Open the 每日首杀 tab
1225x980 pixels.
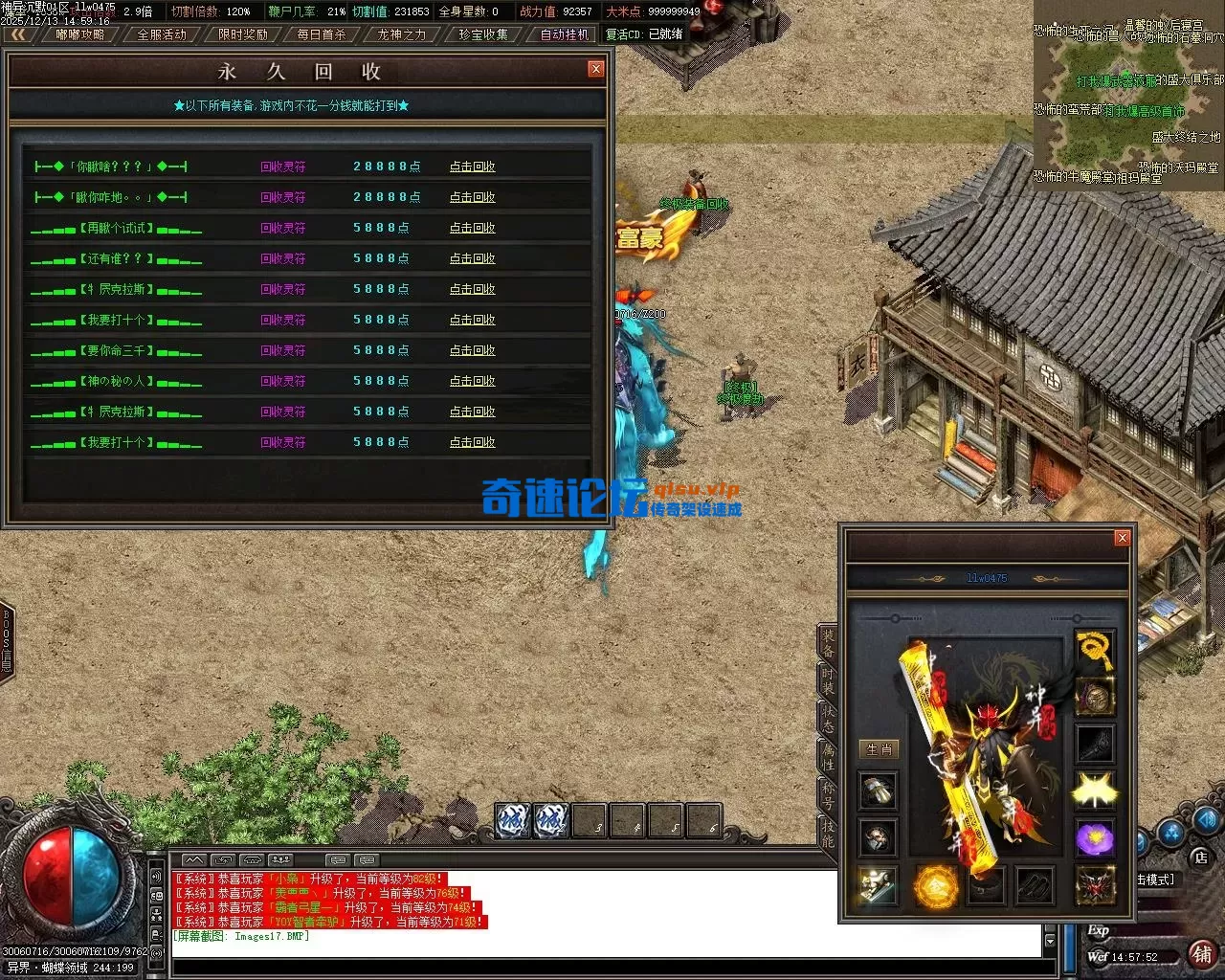coord(322,33)
